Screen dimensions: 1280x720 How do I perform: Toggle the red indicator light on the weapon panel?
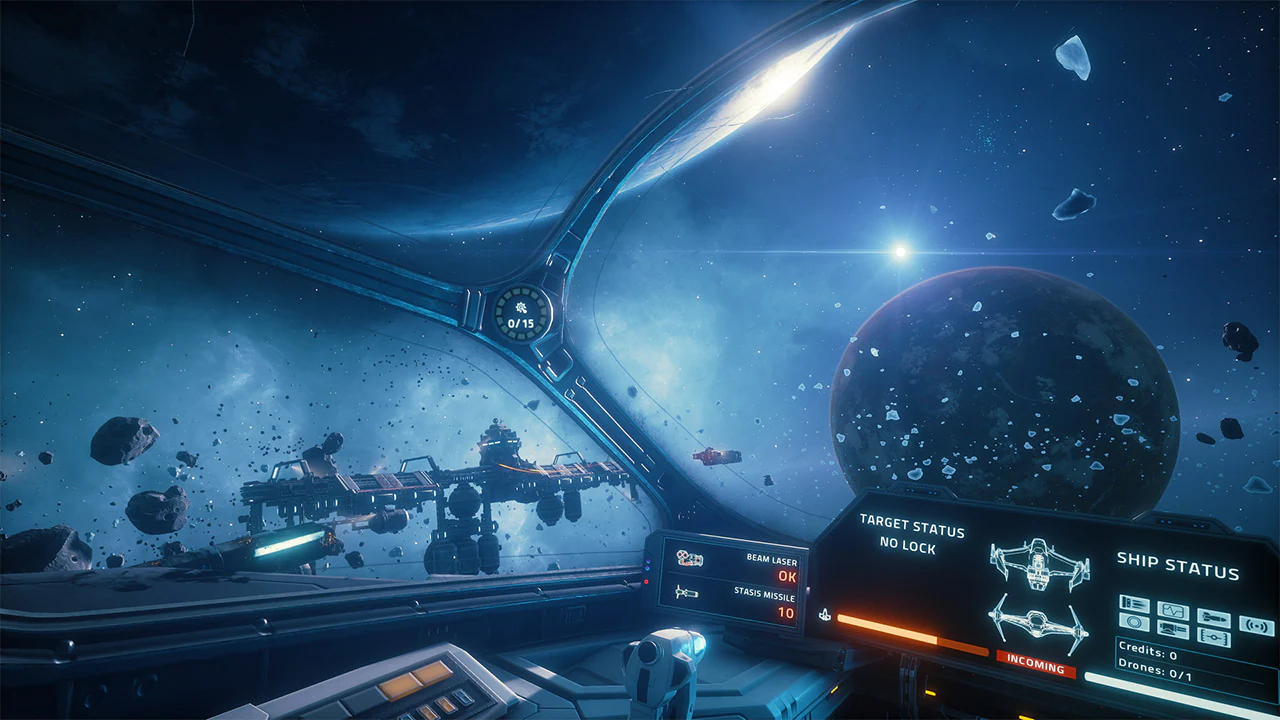tap(646, 580)
